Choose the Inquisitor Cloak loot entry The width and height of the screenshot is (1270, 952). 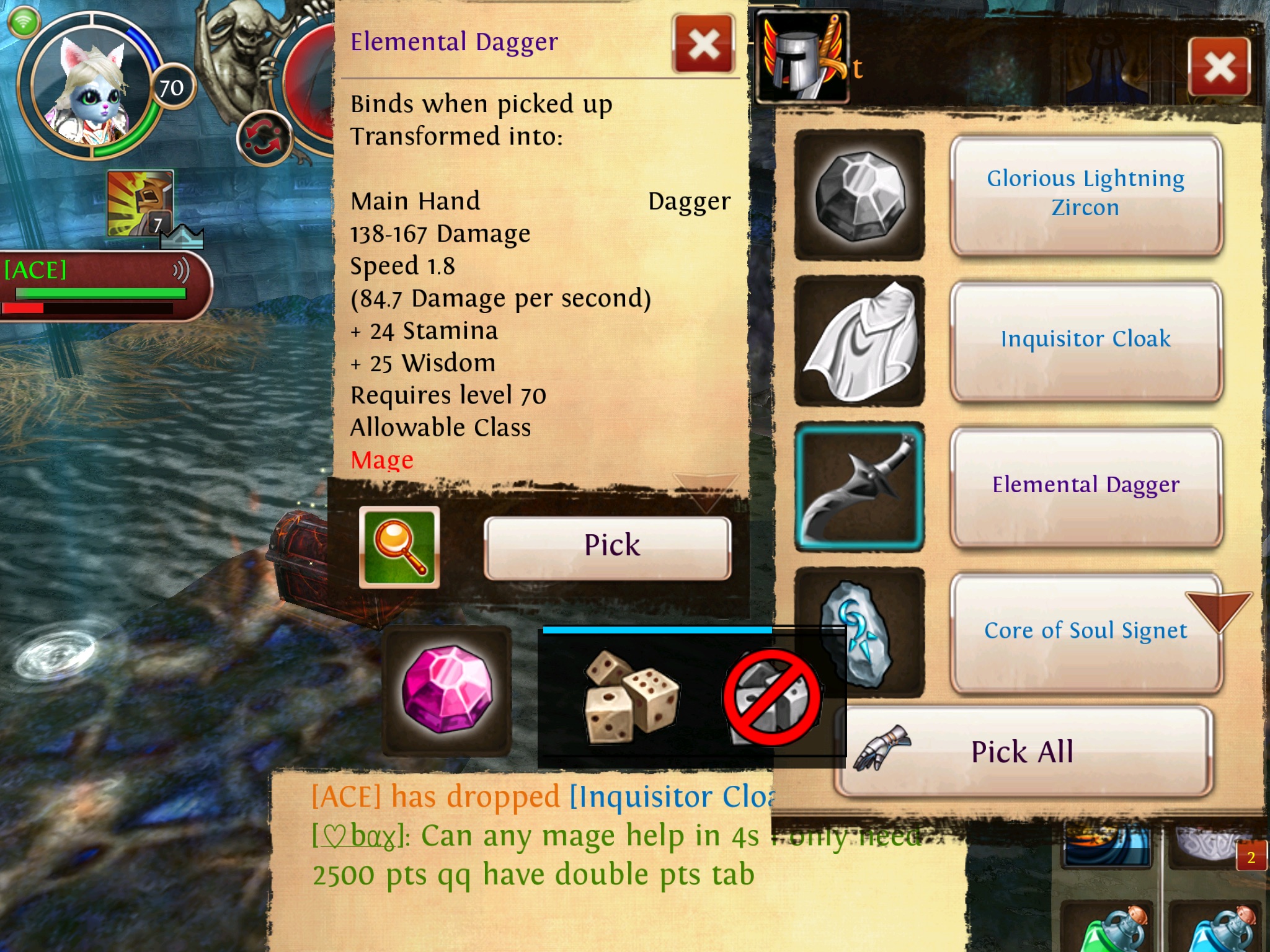1085,340
